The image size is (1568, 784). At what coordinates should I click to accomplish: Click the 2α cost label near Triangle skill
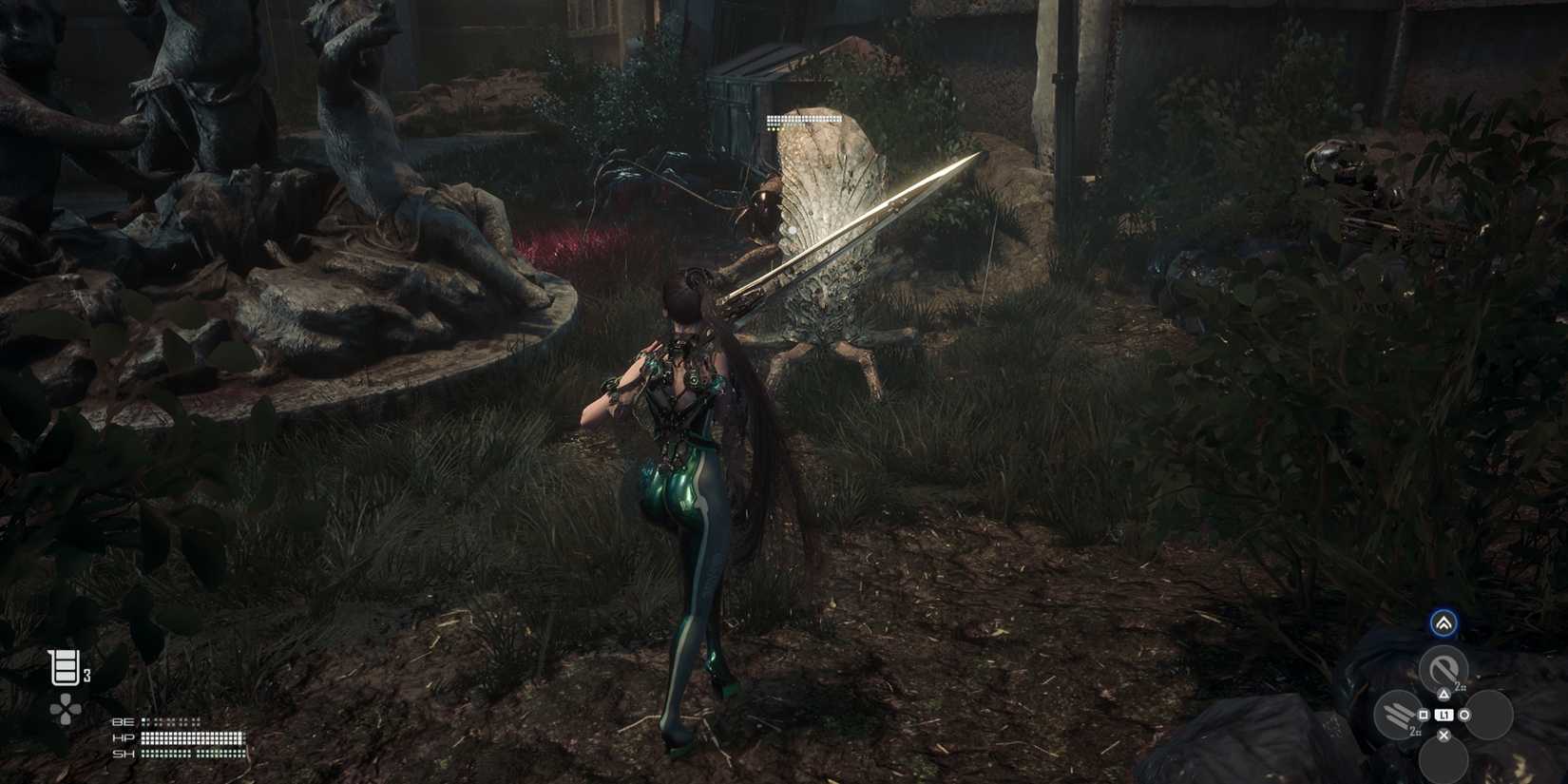pyautogui.click(x=1460, y=687)
